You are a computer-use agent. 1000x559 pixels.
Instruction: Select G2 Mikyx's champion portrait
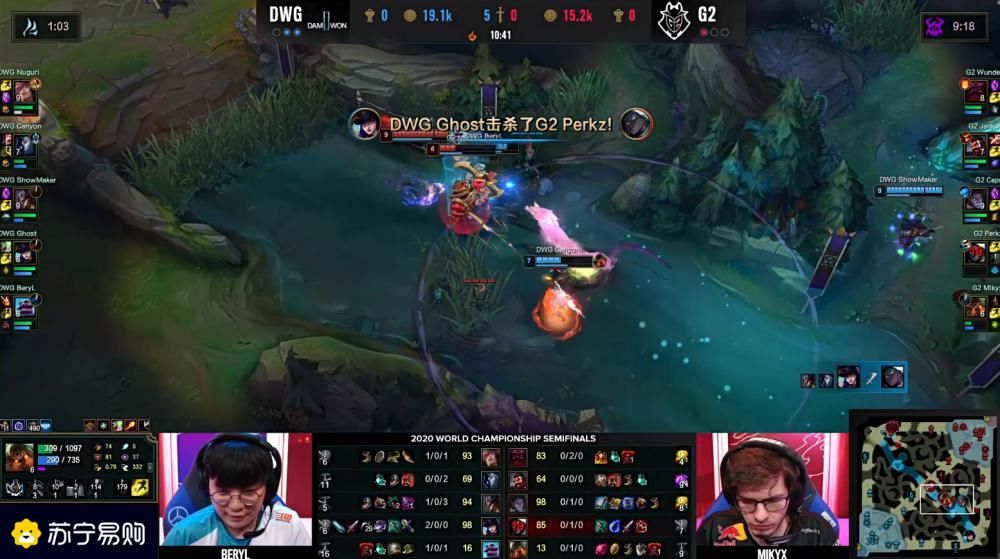pyautogui.click(x=977, y=307)
